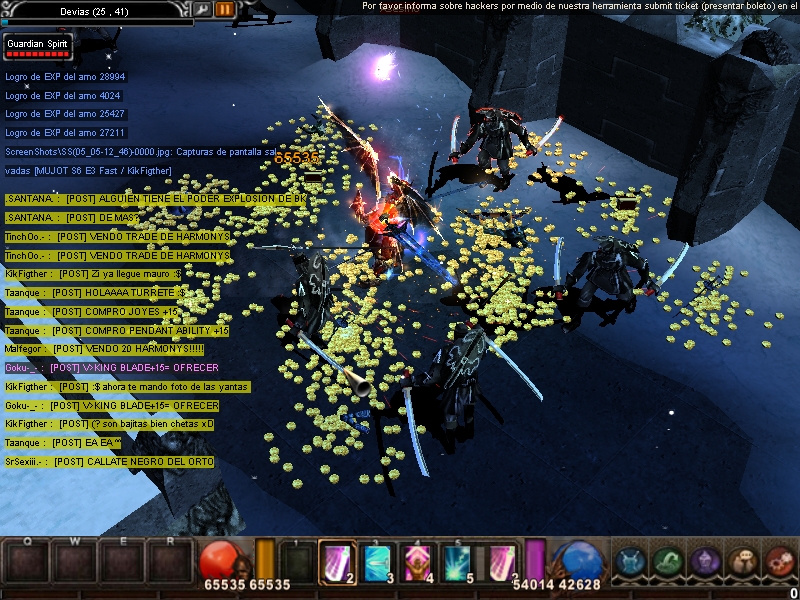Image resolution: width=800 pixels, height=600 pixels.
Task: Click the orange pause button
Action: click(x=224, y=9)
